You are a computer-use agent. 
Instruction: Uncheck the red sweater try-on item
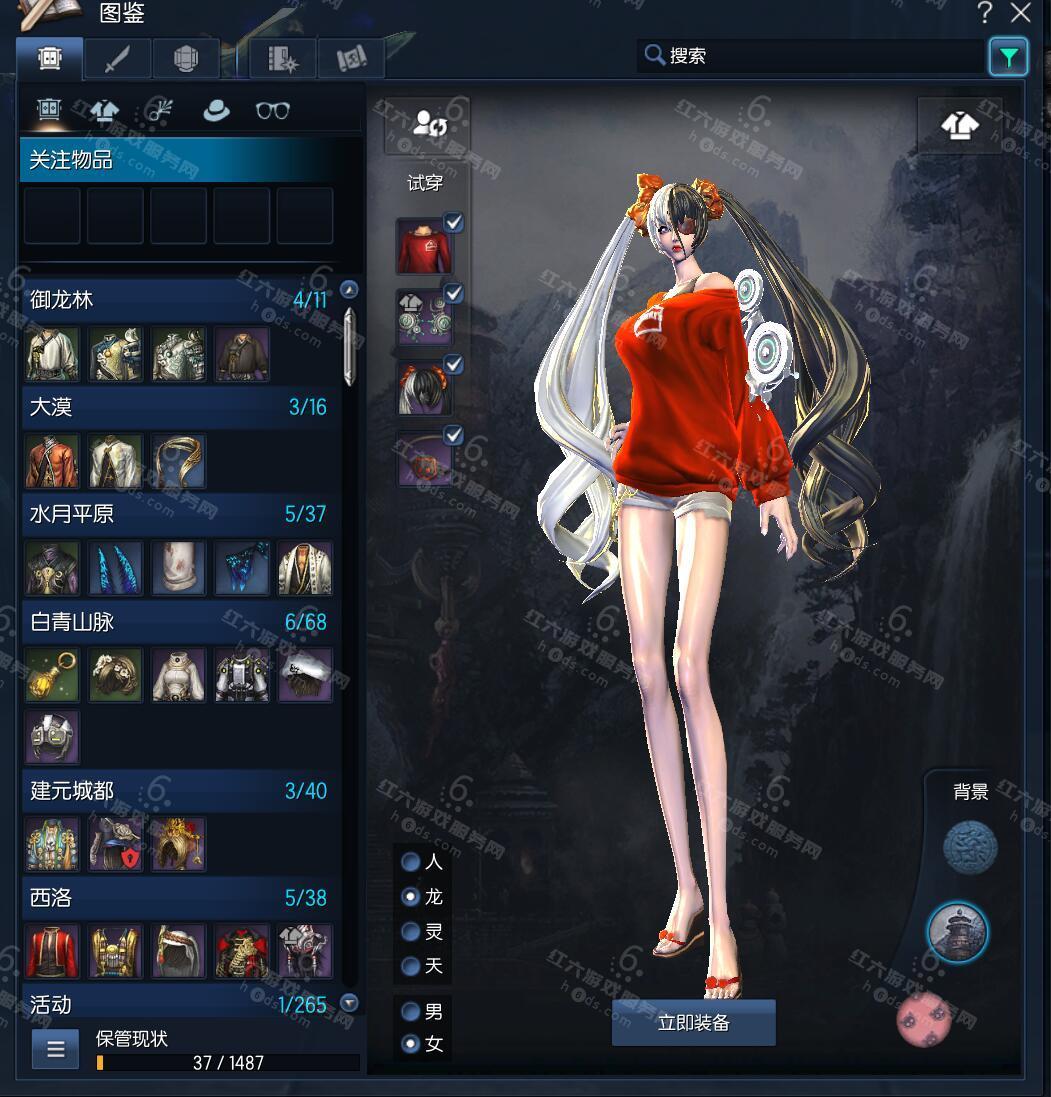pos(454,223)
